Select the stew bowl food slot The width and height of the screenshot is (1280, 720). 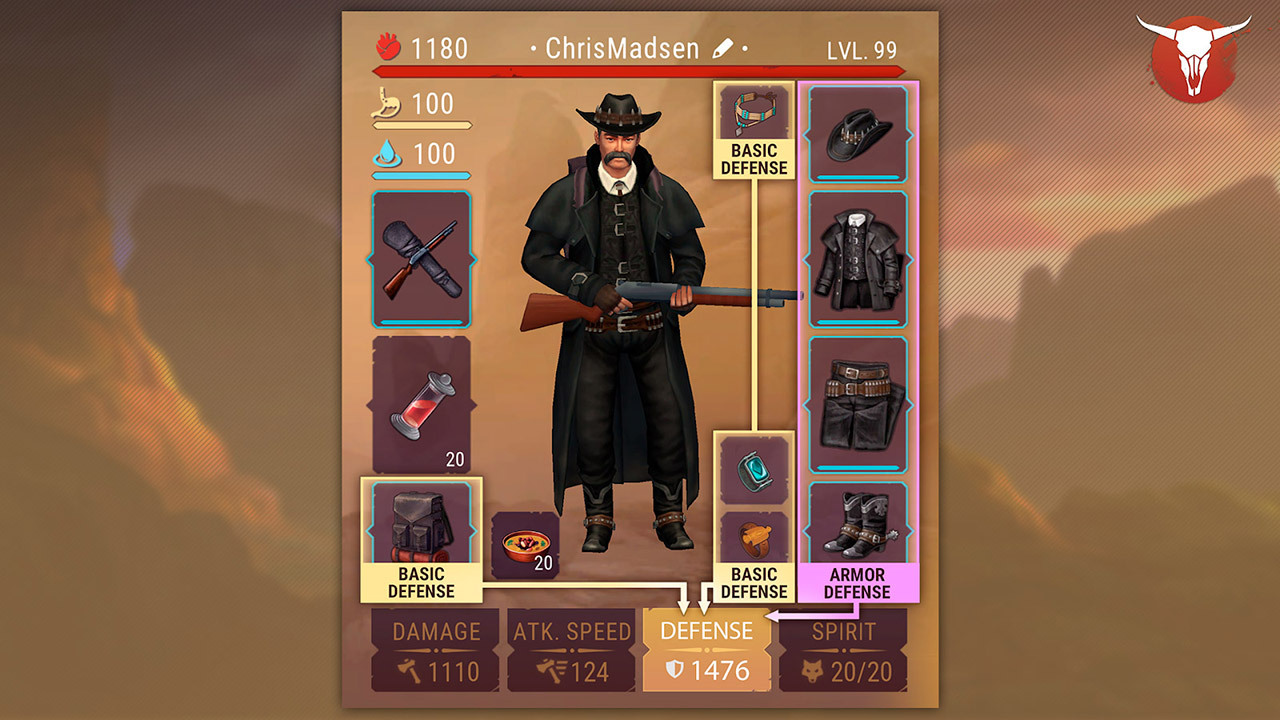point(525,545)
